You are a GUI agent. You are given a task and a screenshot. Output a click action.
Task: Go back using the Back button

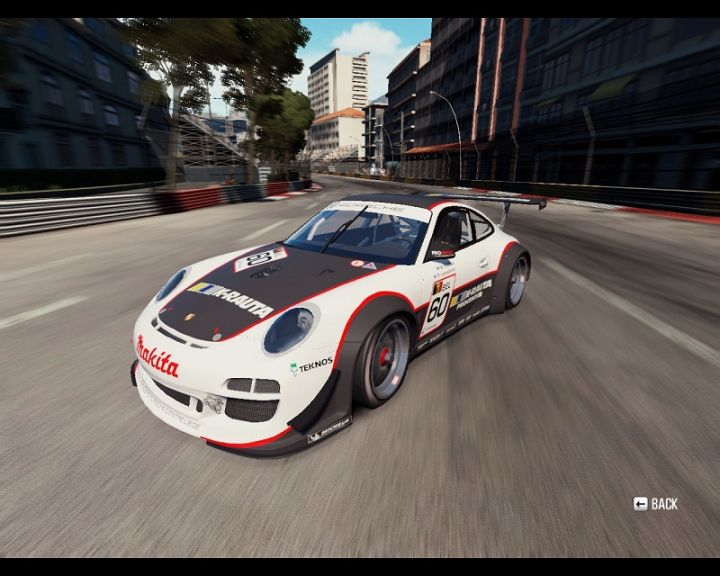pos(656,504)
